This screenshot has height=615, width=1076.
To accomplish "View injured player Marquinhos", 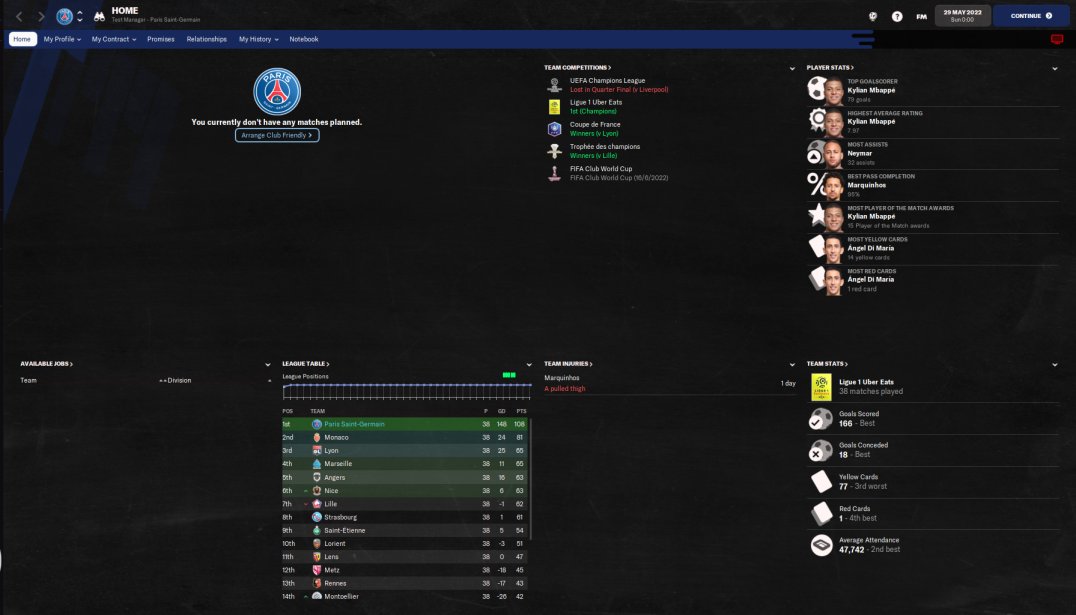I will (561, 378).
